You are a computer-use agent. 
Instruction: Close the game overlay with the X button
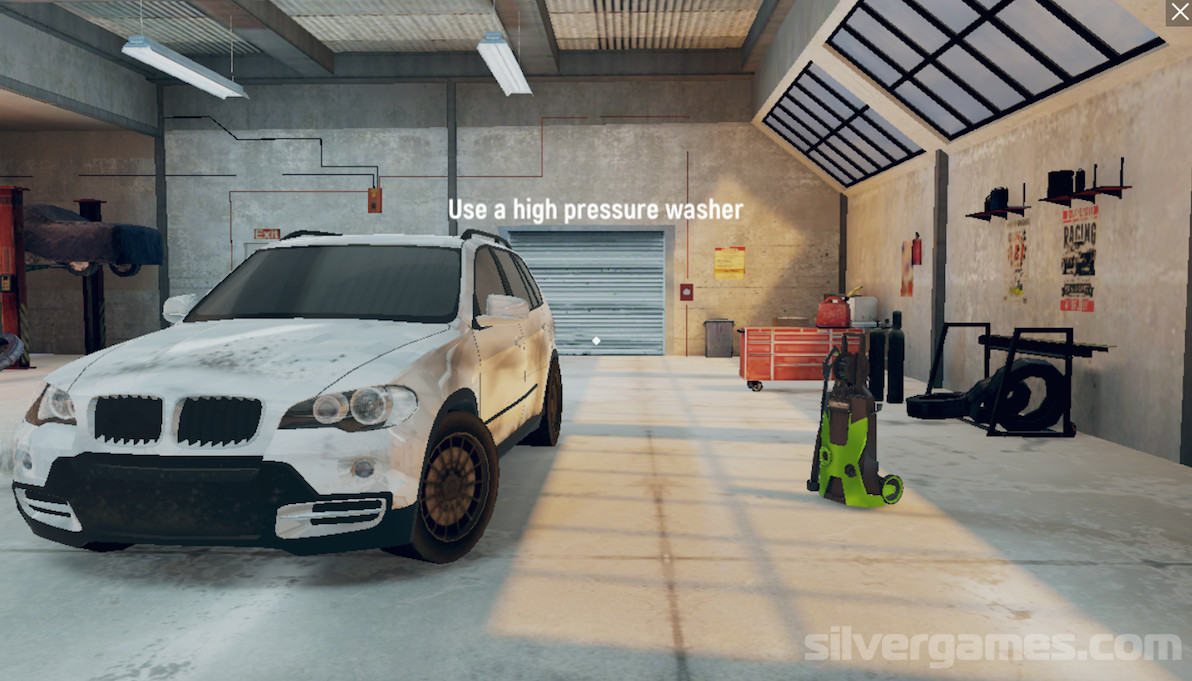[1178, 12]
